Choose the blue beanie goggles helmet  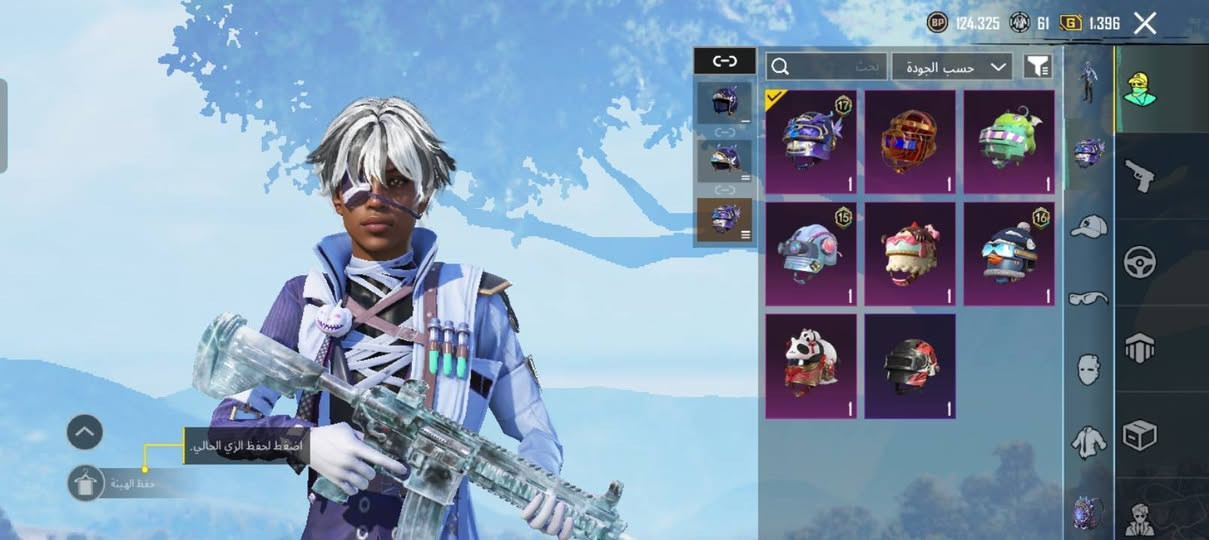click(1008, 253)
